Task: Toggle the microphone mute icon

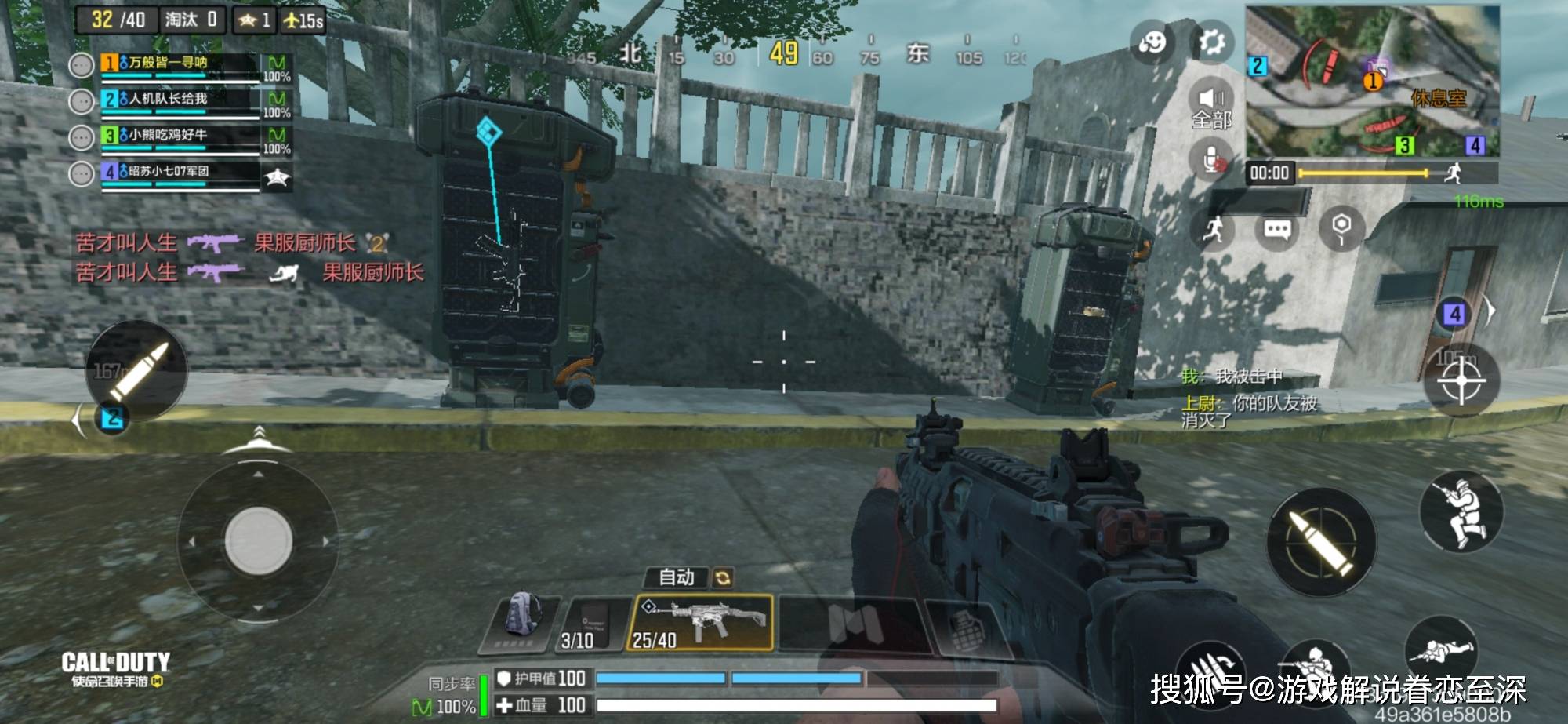Action: [x=1212, y=161]
